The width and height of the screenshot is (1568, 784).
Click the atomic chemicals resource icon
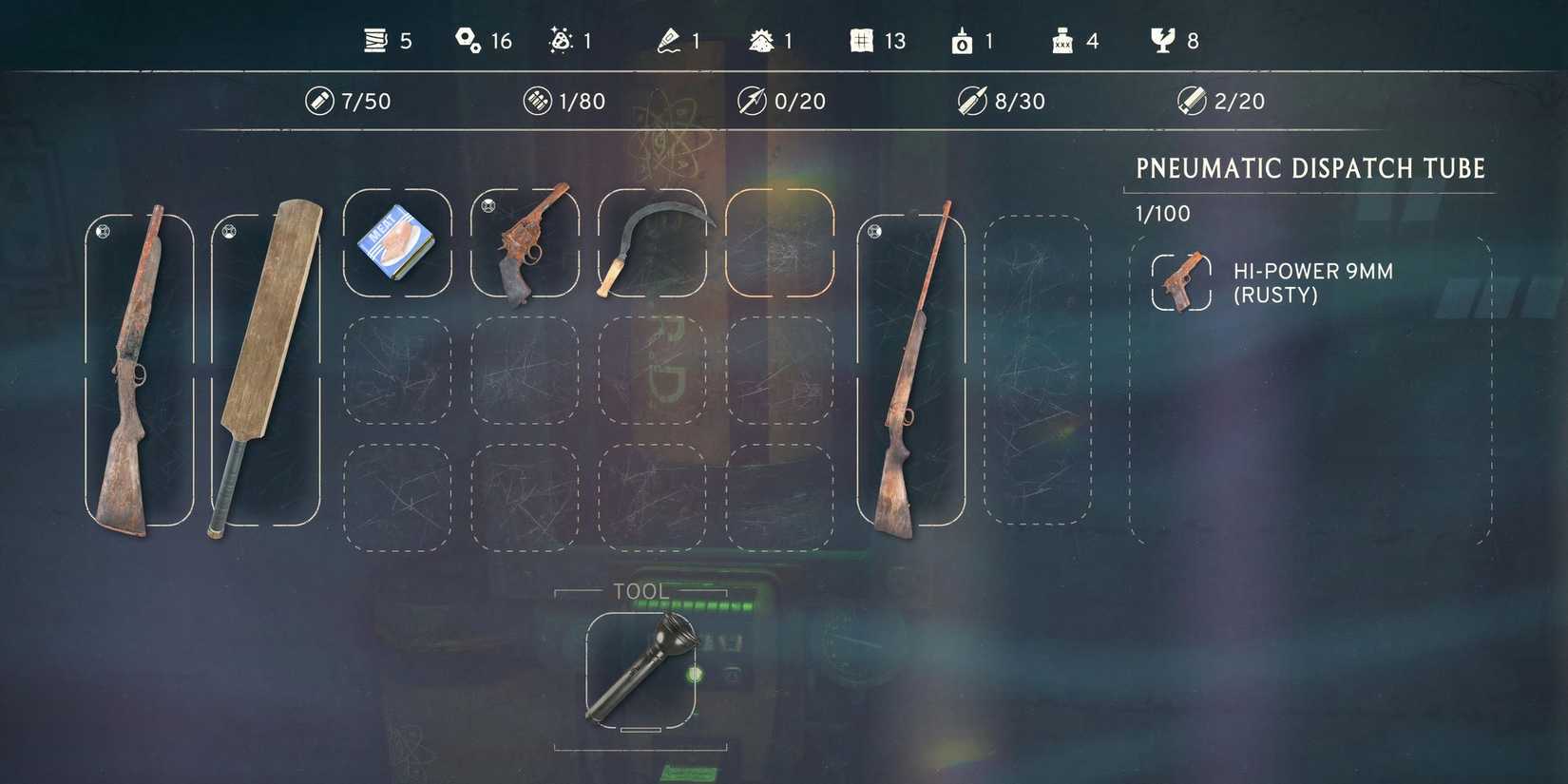click(x=563, y=40)
